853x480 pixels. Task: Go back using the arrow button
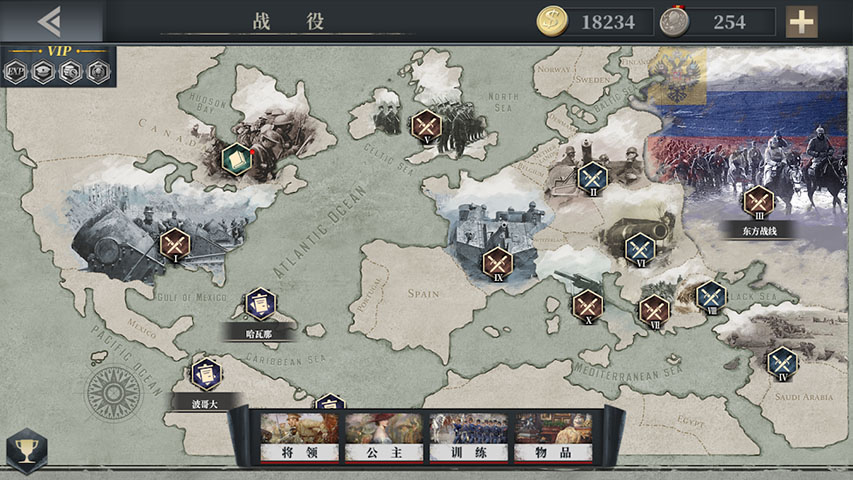click(x=49, y=21)
